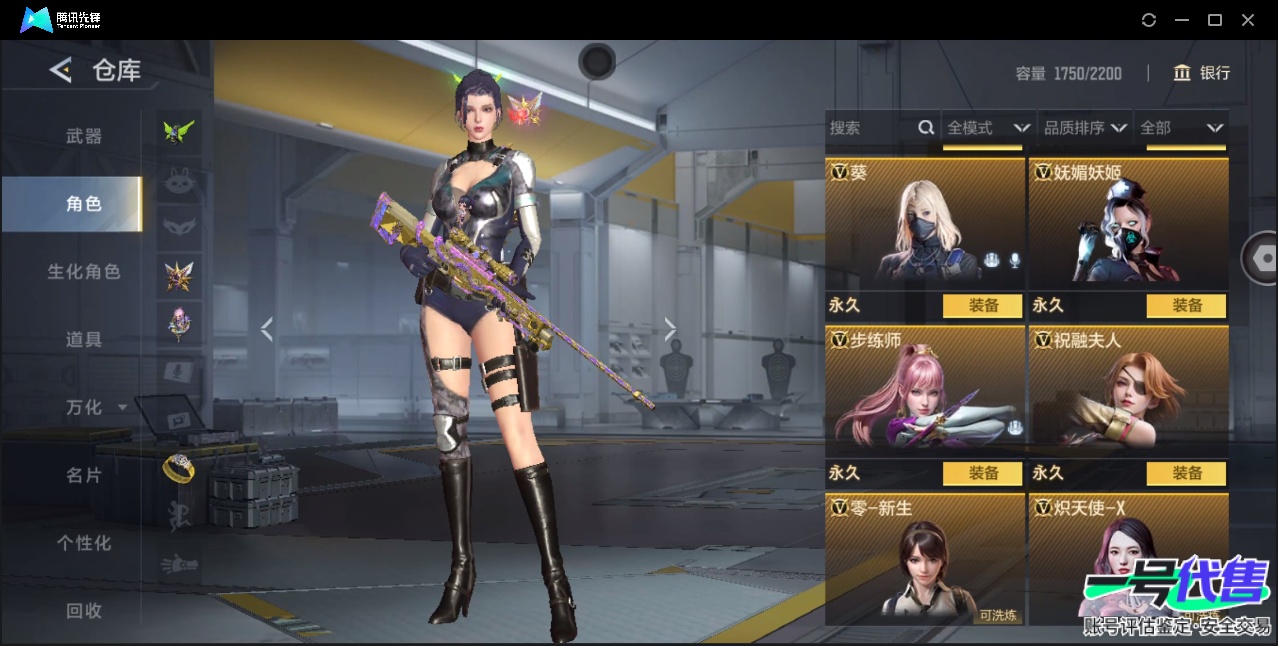
Task: Equip the 妖媚妖姬 character
Action: pos(1186,306)
